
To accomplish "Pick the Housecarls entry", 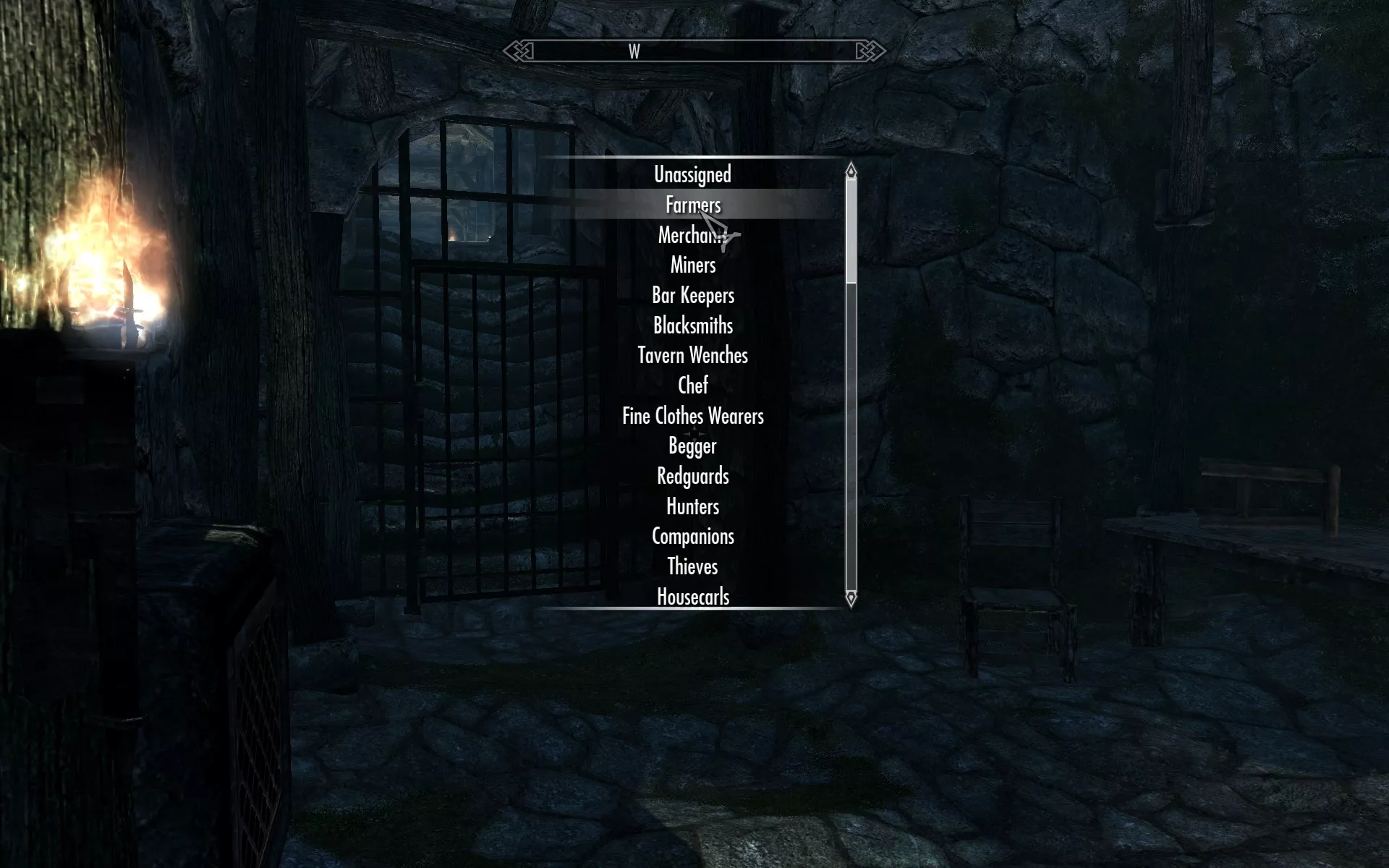I will [x=692, y=597].
